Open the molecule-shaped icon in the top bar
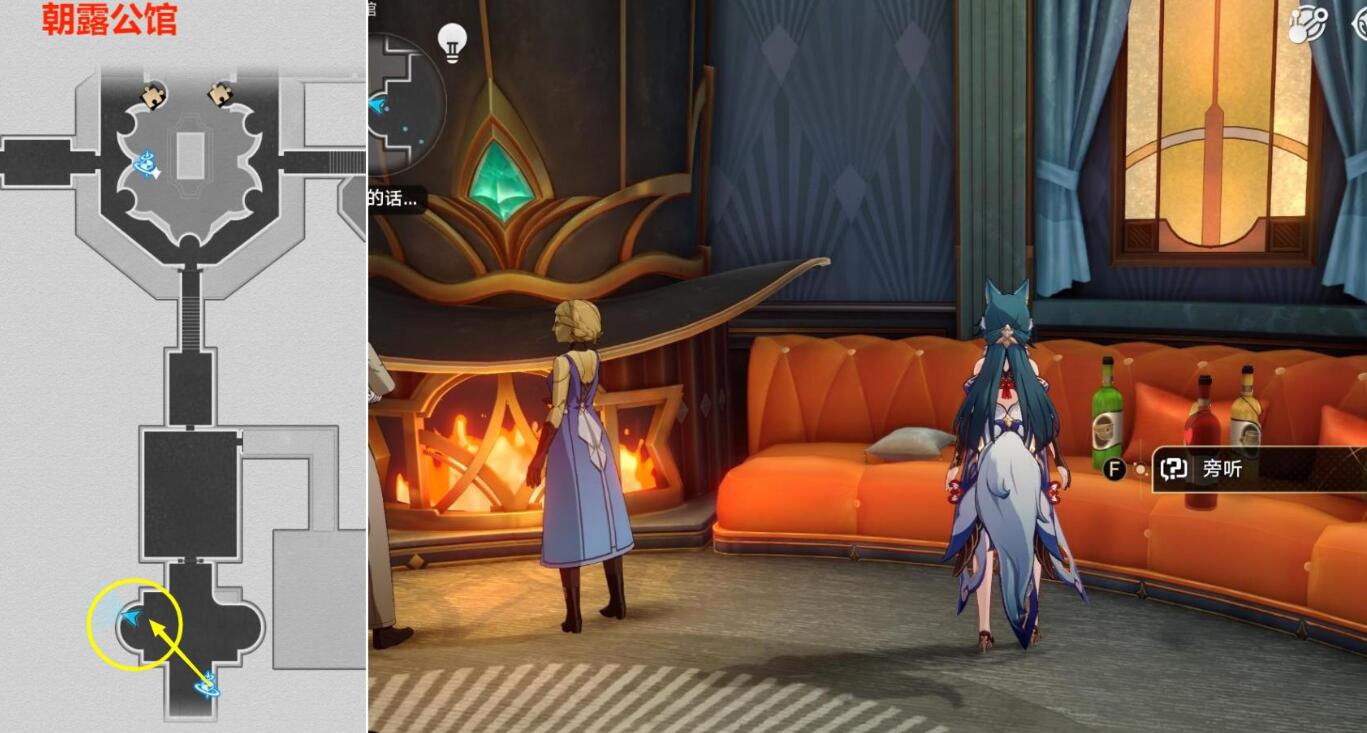The image size is (1367, 733). click(x=1304, y=25)
